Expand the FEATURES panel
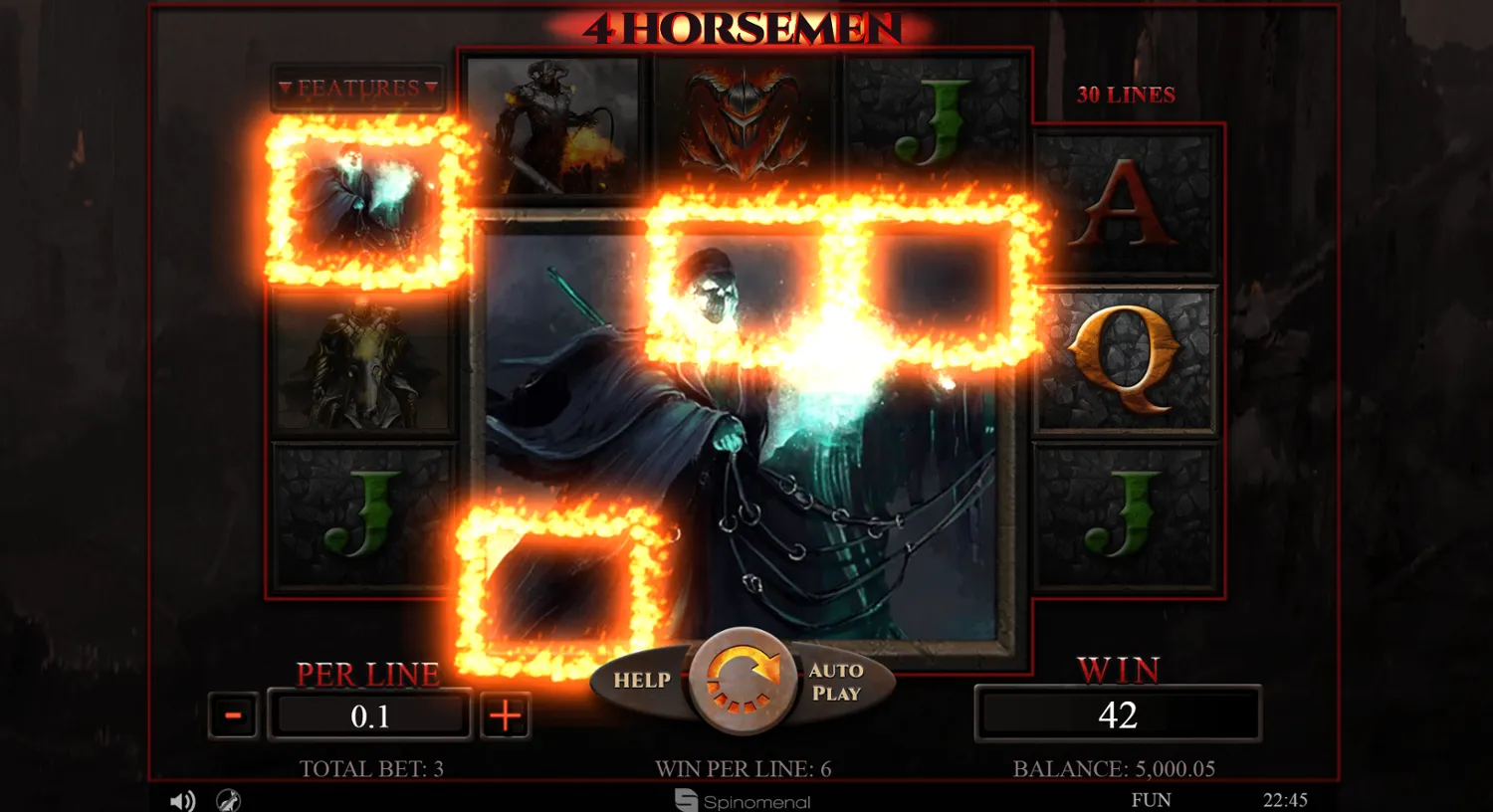1493x812 pixels. tap(358, 88)
